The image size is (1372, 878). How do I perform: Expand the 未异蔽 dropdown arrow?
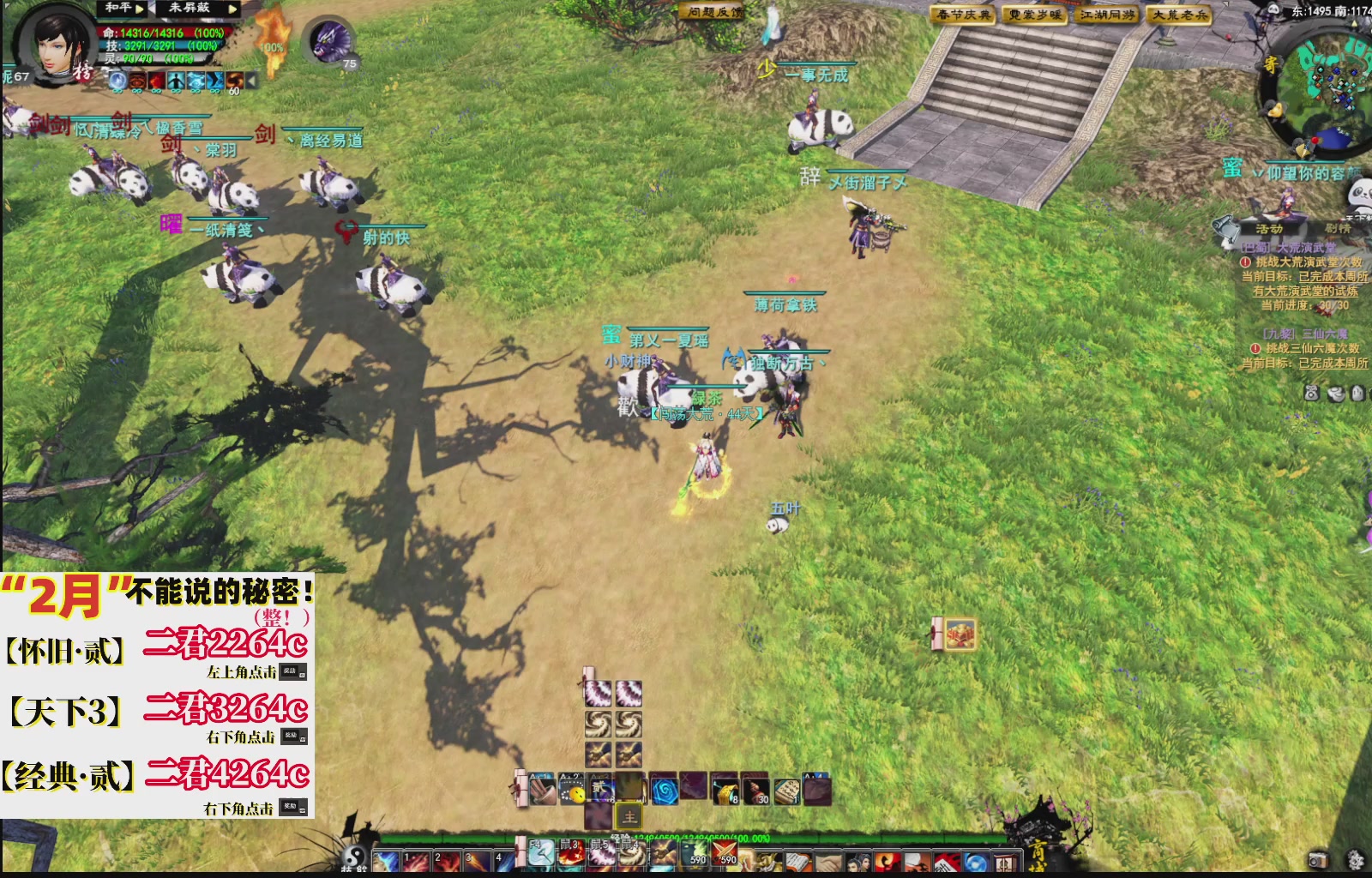[x=232, y=9]
